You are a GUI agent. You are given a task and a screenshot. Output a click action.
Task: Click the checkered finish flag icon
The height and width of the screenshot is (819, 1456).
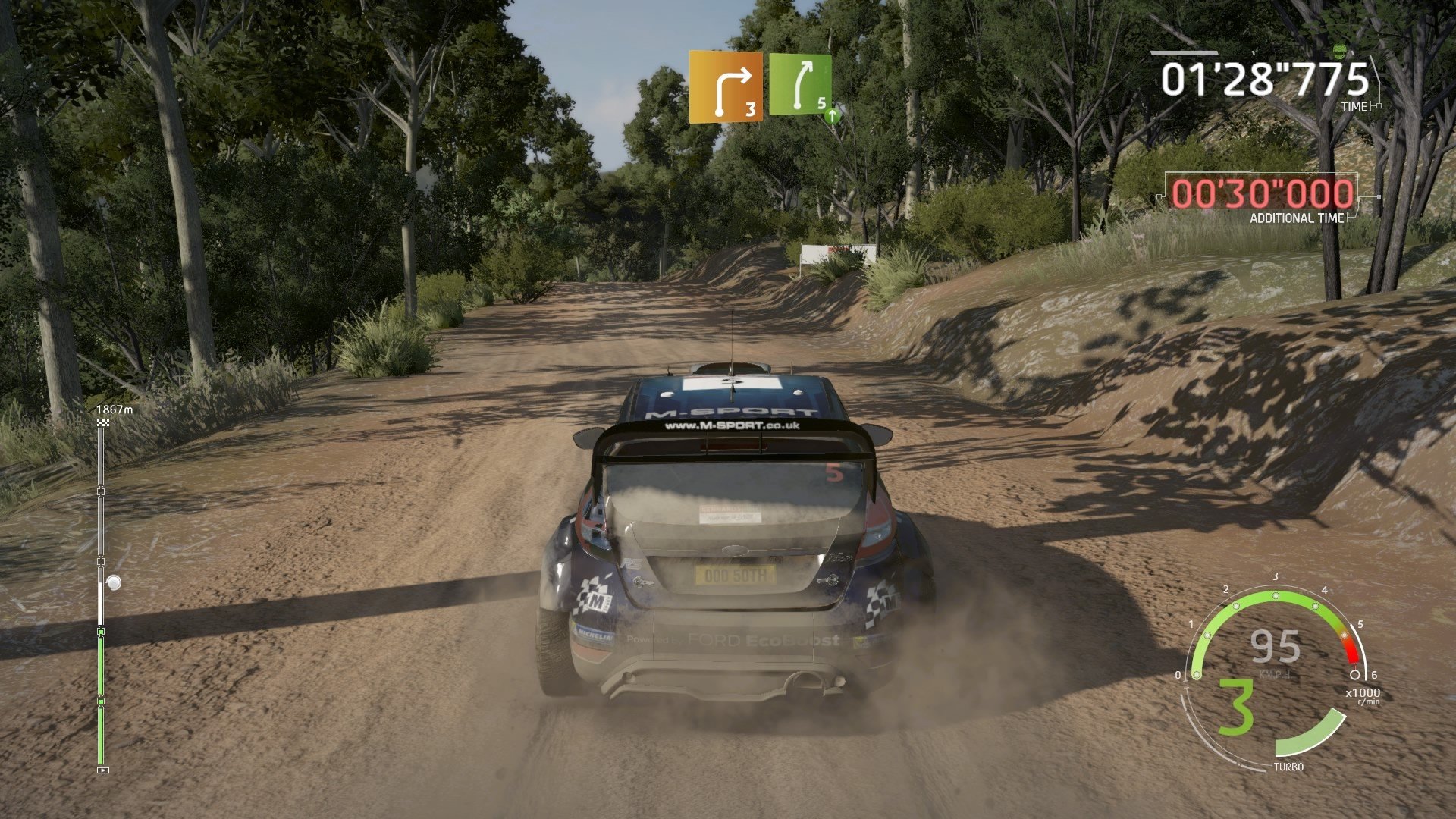coord(103,422)
